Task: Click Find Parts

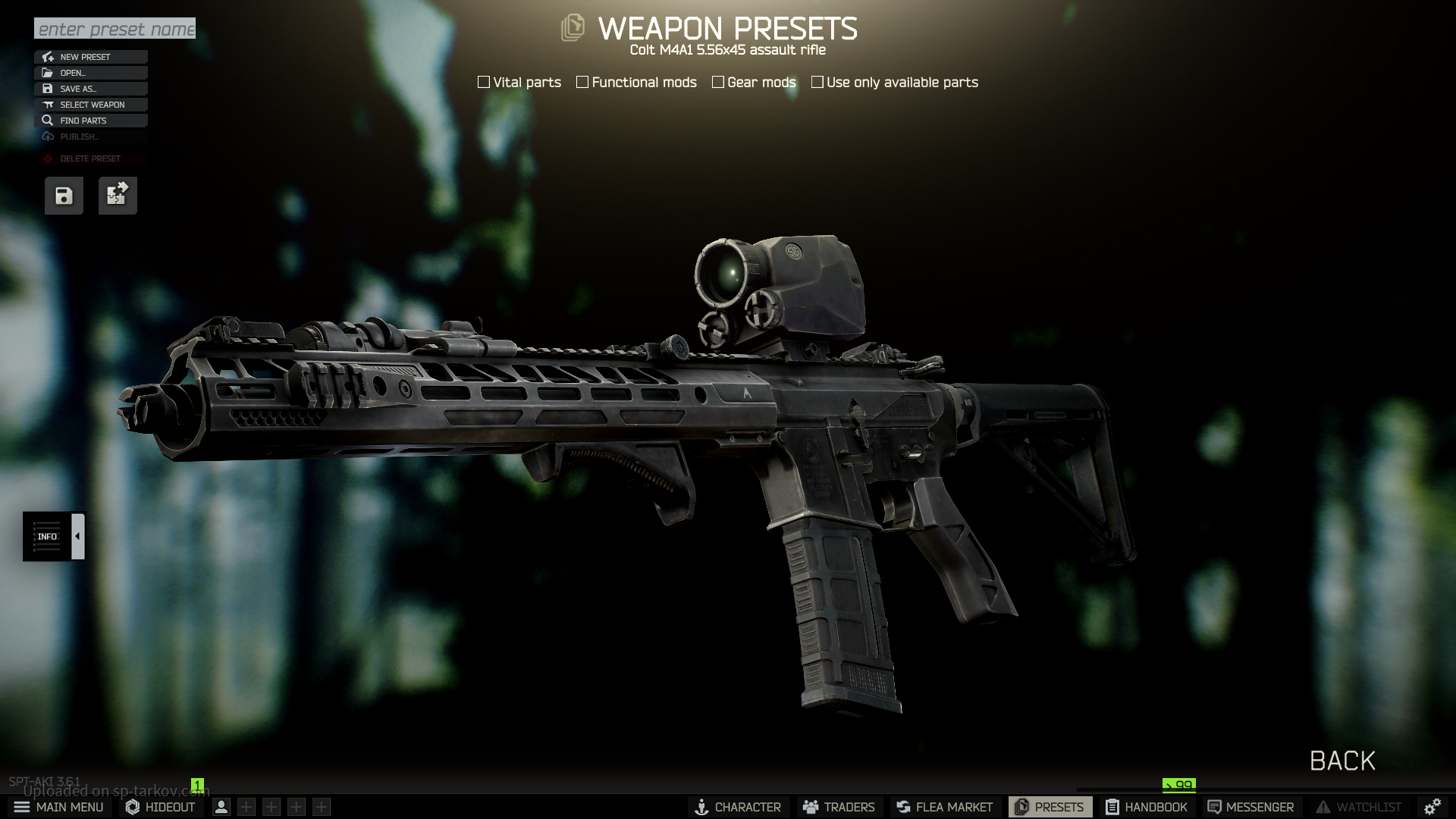Action: (x=91, y=121)
